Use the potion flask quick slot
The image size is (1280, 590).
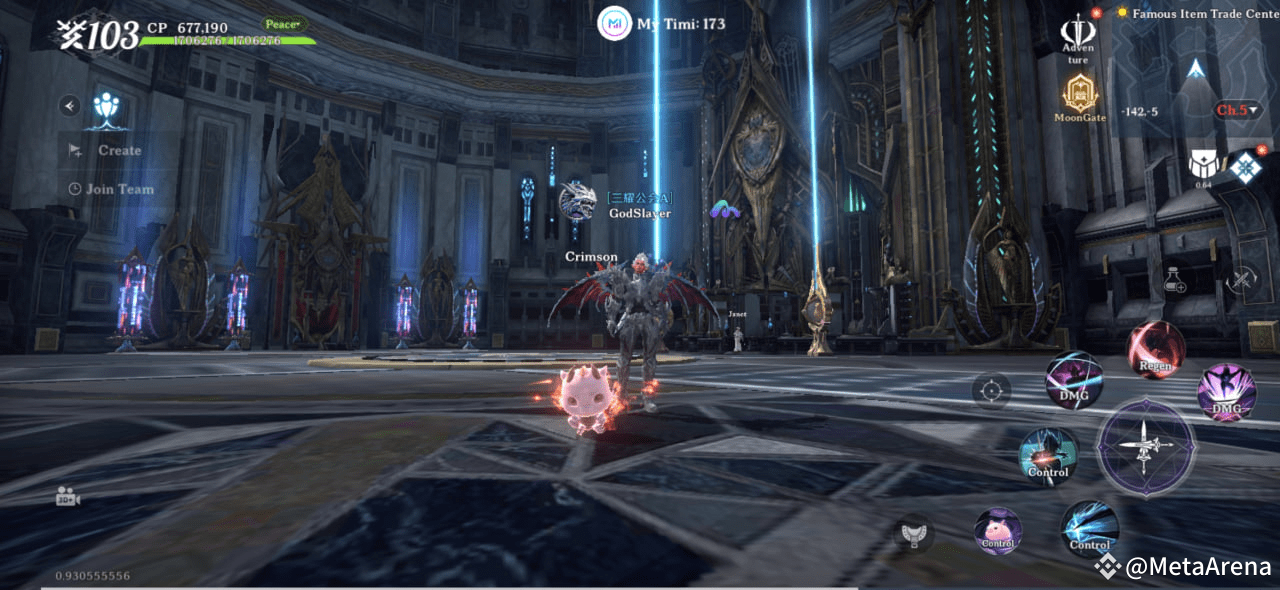tap(1176, 281)
